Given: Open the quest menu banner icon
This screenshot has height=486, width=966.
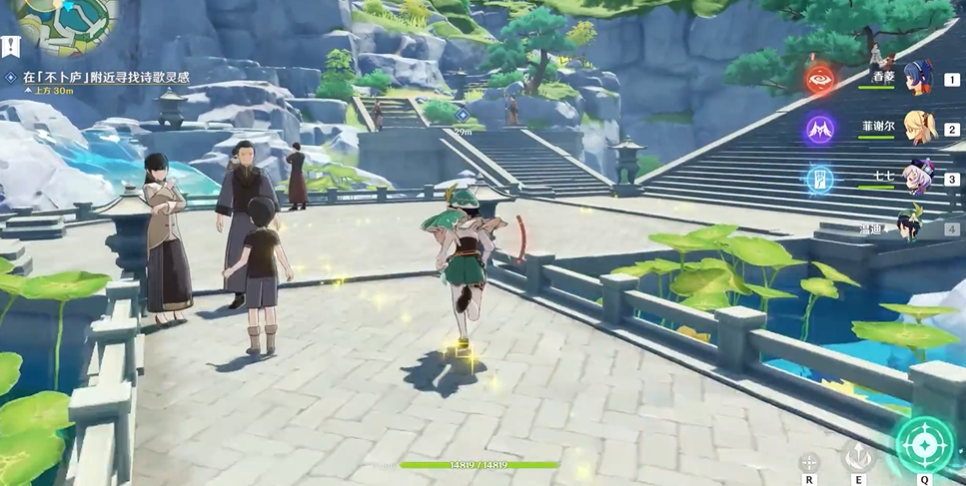Looking at the screenshot, I should [9, 47].
